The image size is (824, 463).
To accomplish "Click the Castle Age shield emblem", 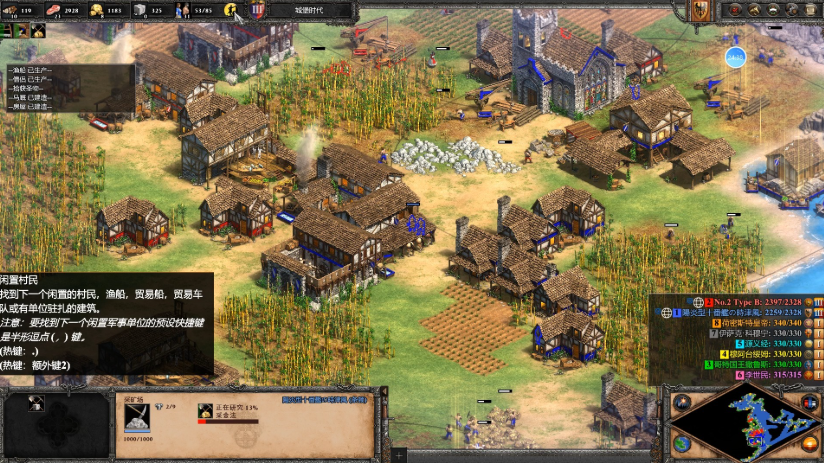I will [258, 10].
